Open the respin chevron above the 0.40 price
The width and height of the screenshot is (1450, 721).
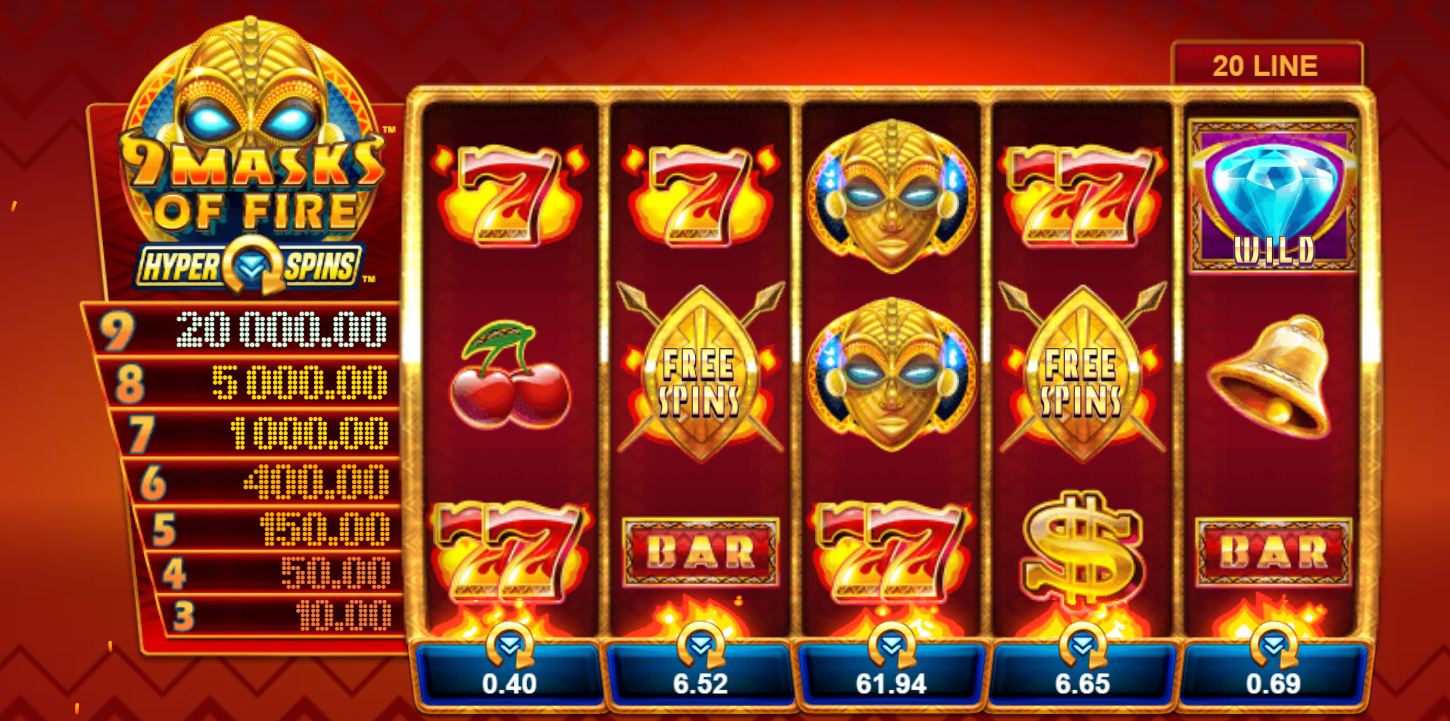click(512, 646)
